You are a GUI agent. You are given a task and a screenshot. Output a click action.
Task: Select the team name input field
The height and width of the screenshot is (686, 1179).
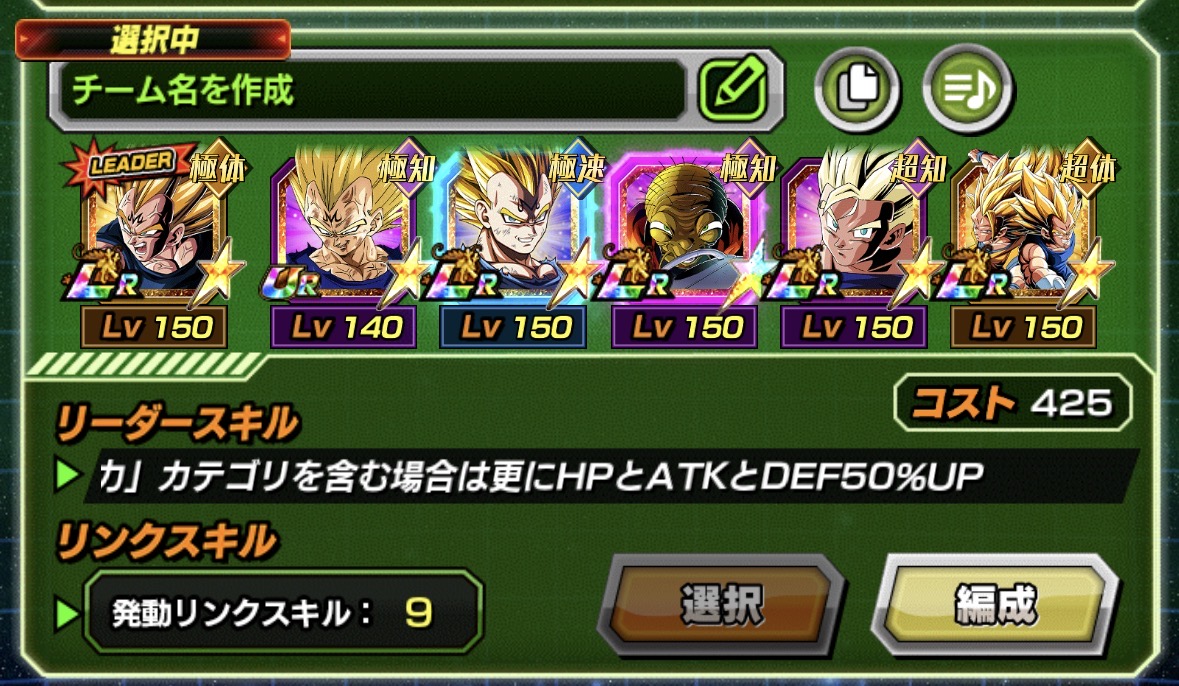[372, 91]
